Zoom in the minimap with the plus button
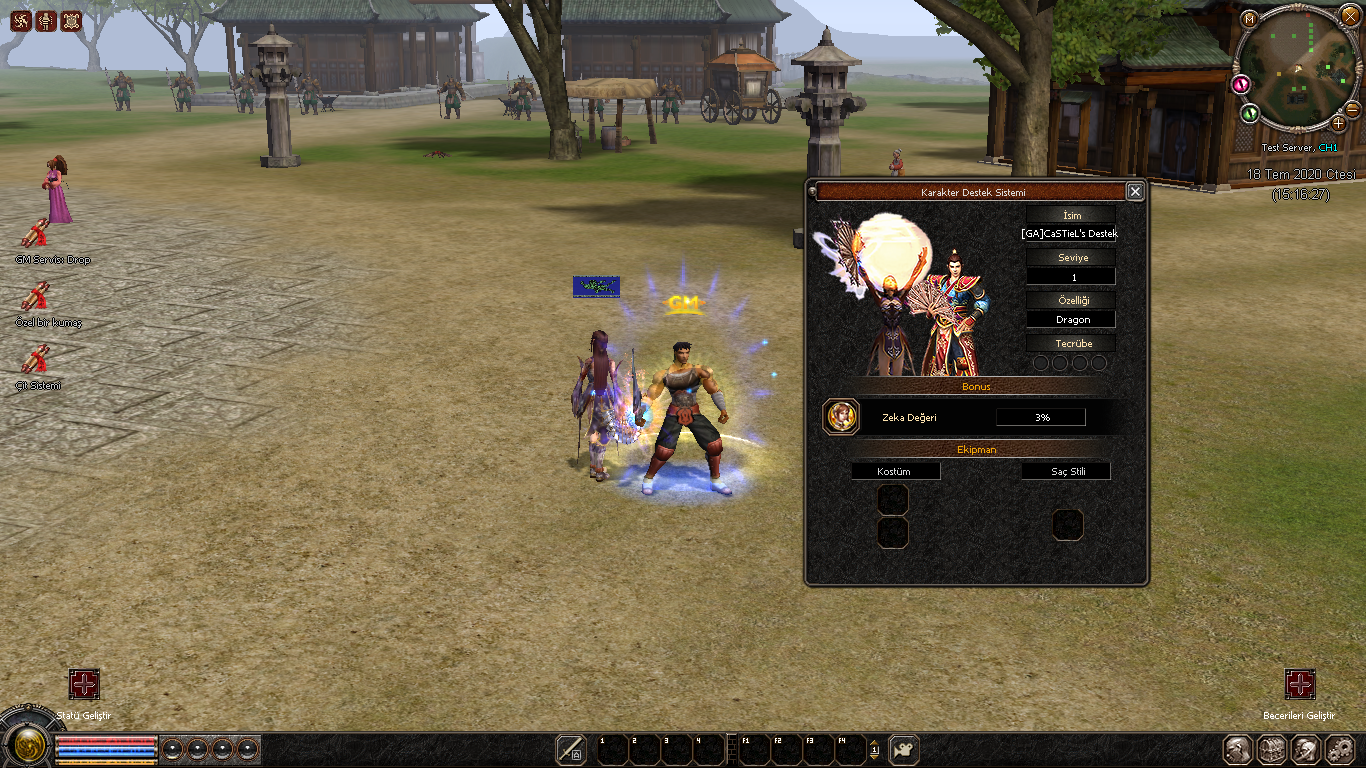This screenshot has height=768, width=1366. [x=1338, y=123]
